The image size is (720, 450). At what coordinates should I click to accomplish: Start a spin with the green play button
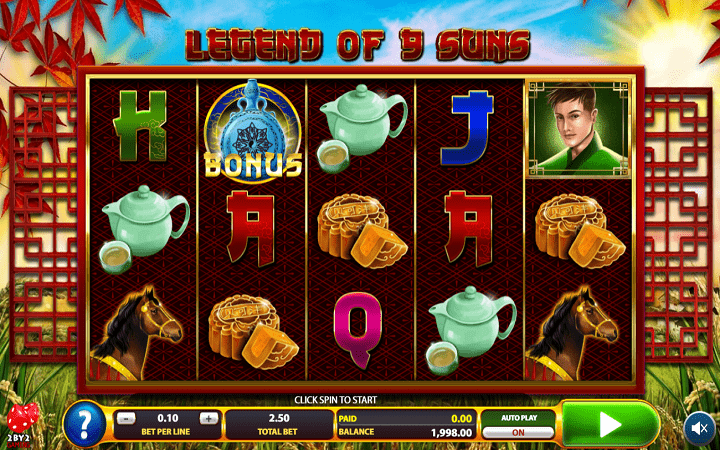click(609, 424)
